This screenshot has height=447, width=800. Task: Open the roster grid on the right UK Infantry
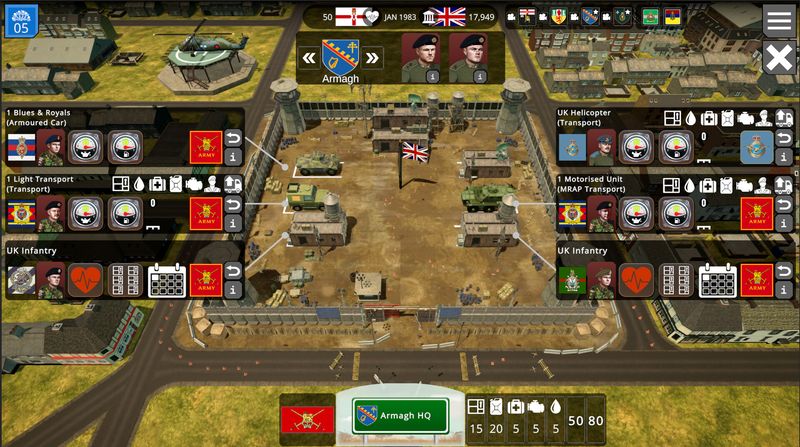pyautogui.click(x=676, y=281)
